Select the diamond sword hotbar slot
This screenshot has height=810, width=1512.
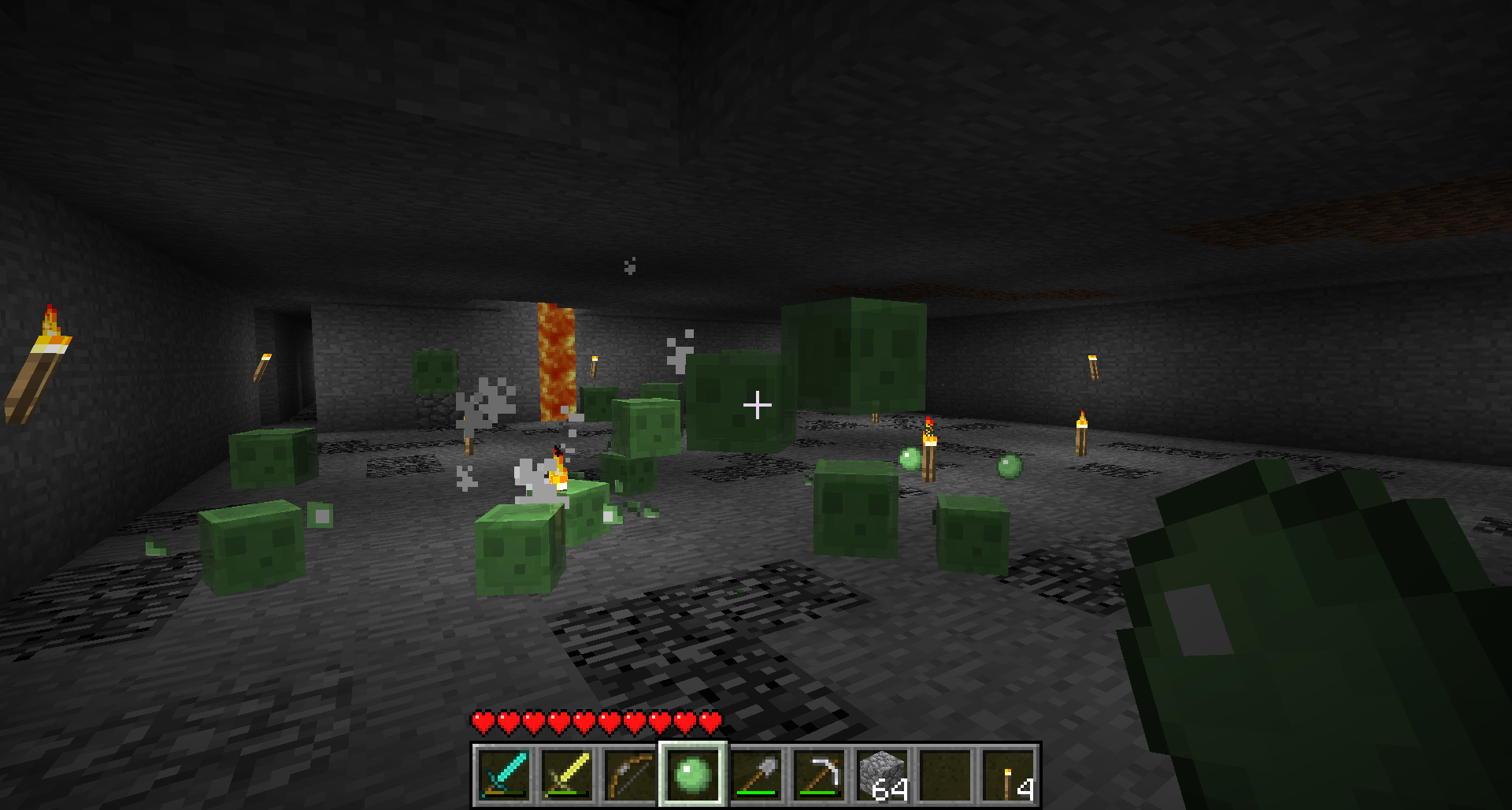coord(504,775)
